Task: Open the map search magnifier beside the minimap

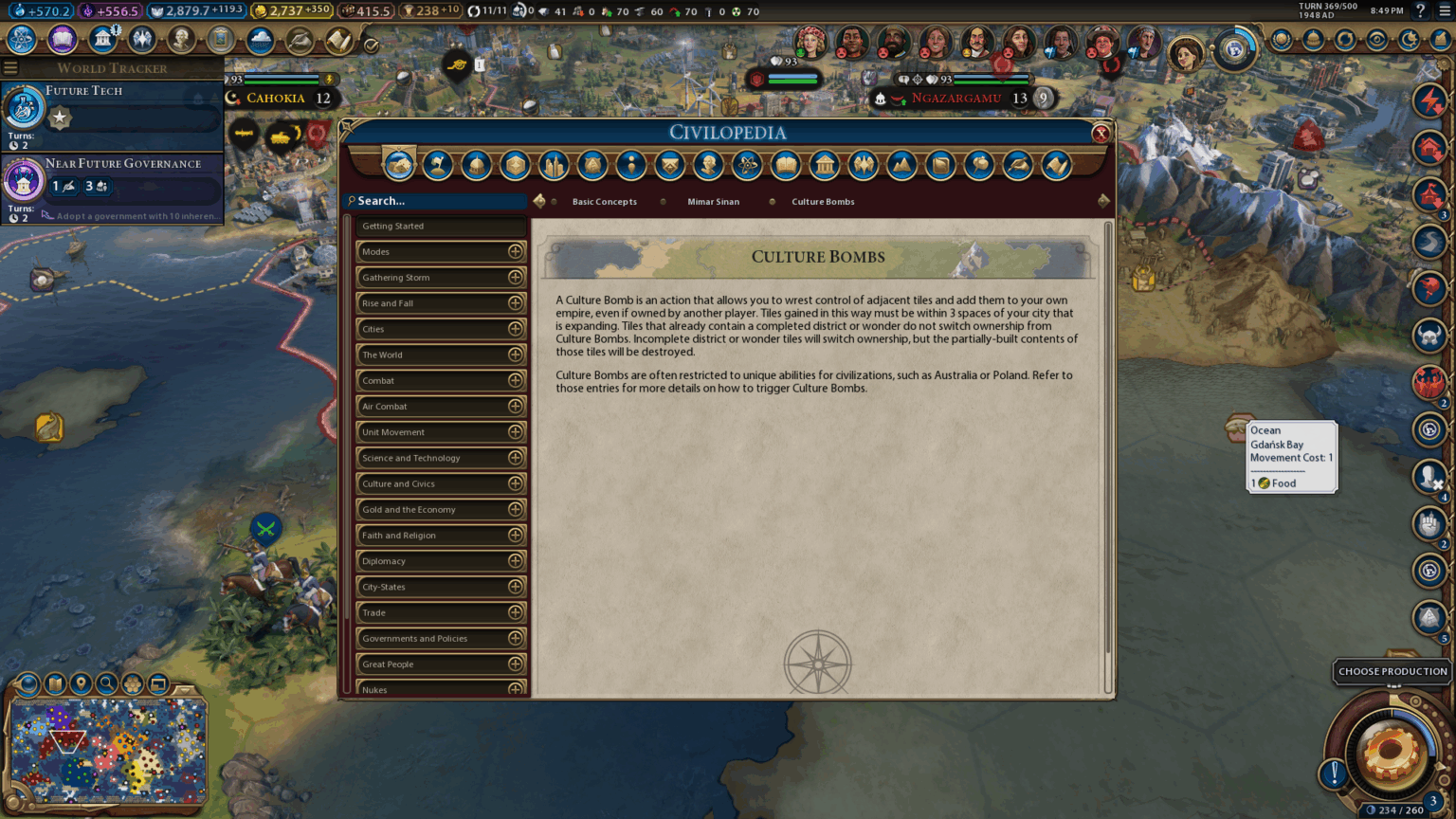Action: pos(107,682)
